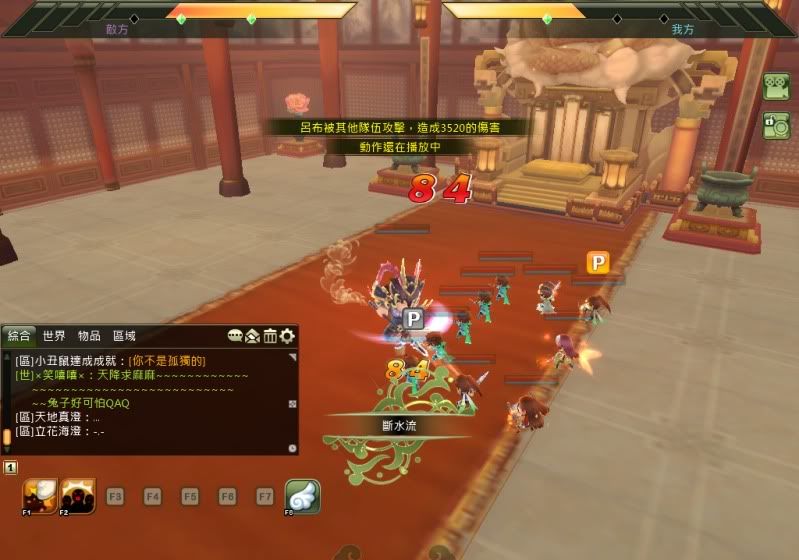Viewport: 799px width, 560px height.
Task: Click the hotbar page number 1 button
Action: coord(10,467)
